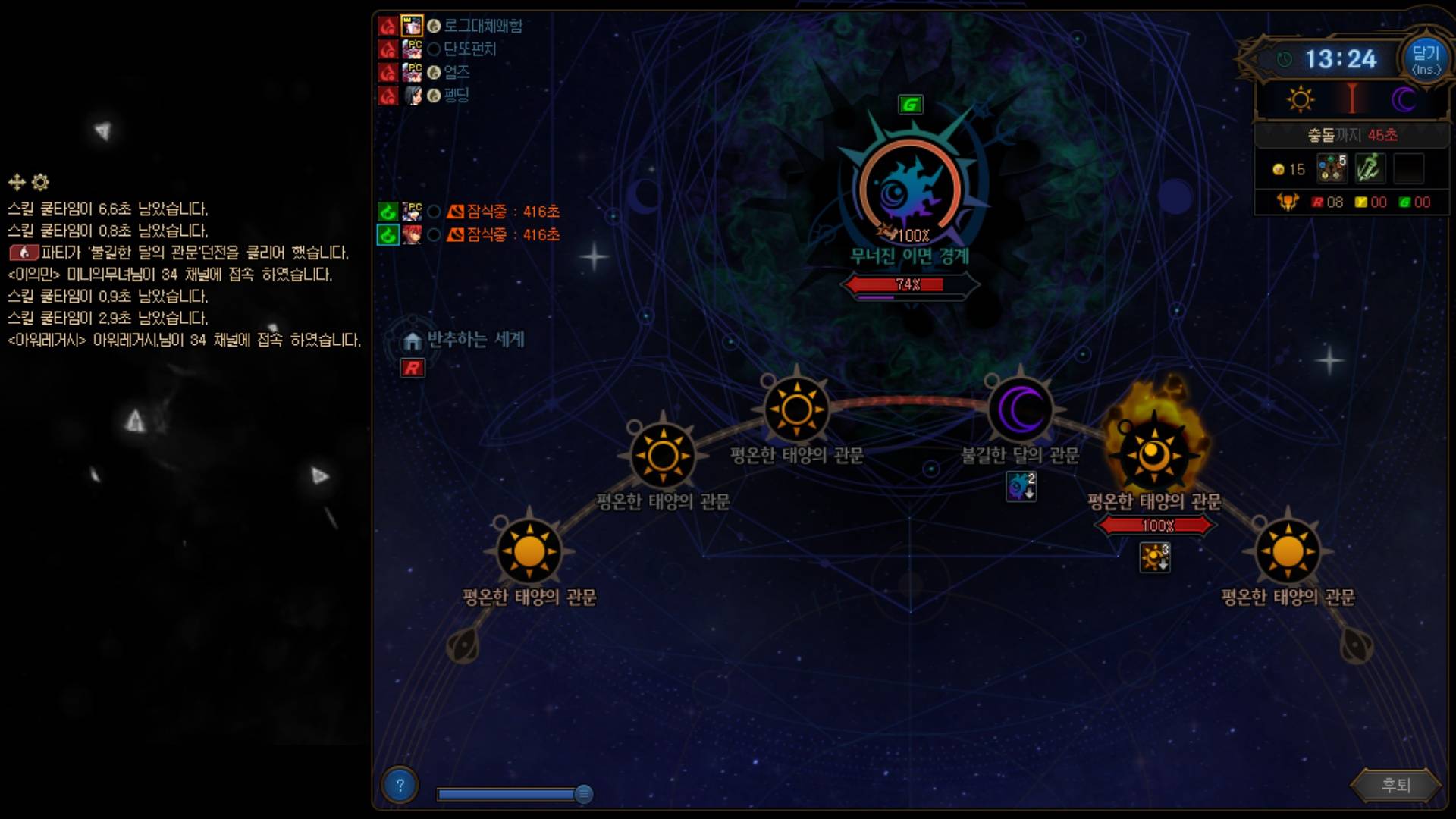Click the green G marker above boss
Viewport: 1456px width, 819px height.
(910, 105)
